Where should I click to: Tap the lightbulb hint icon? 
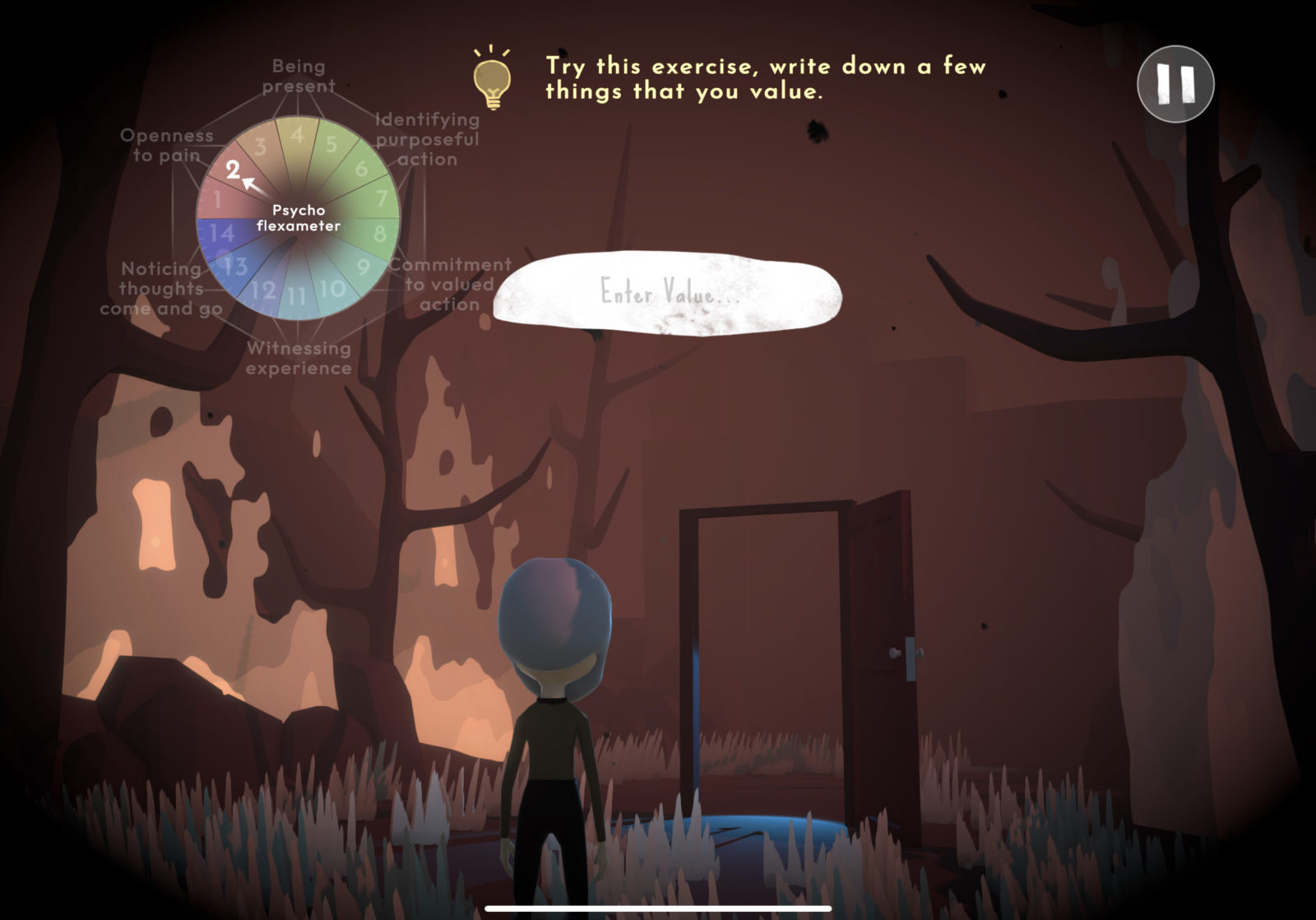(492, 80)
